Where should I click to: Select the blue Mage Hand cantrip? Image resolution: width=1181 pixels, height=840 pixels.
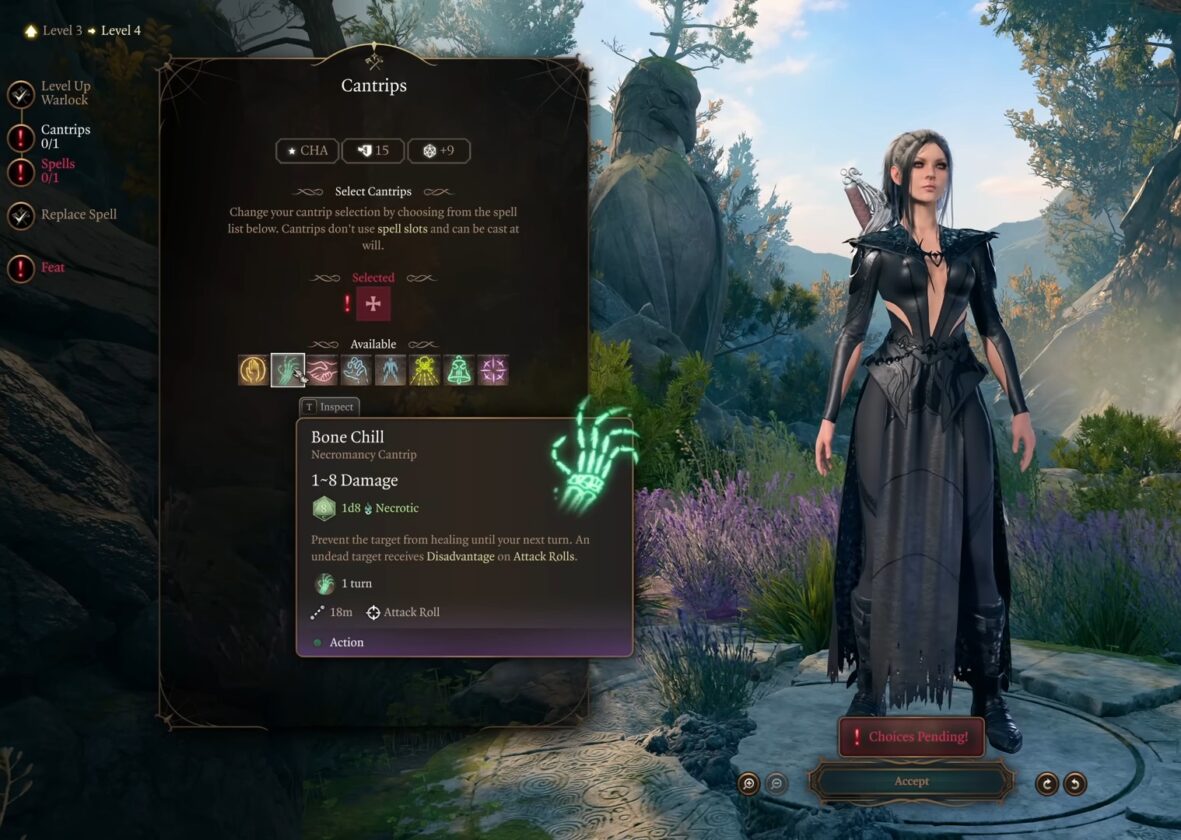(356, 370)
